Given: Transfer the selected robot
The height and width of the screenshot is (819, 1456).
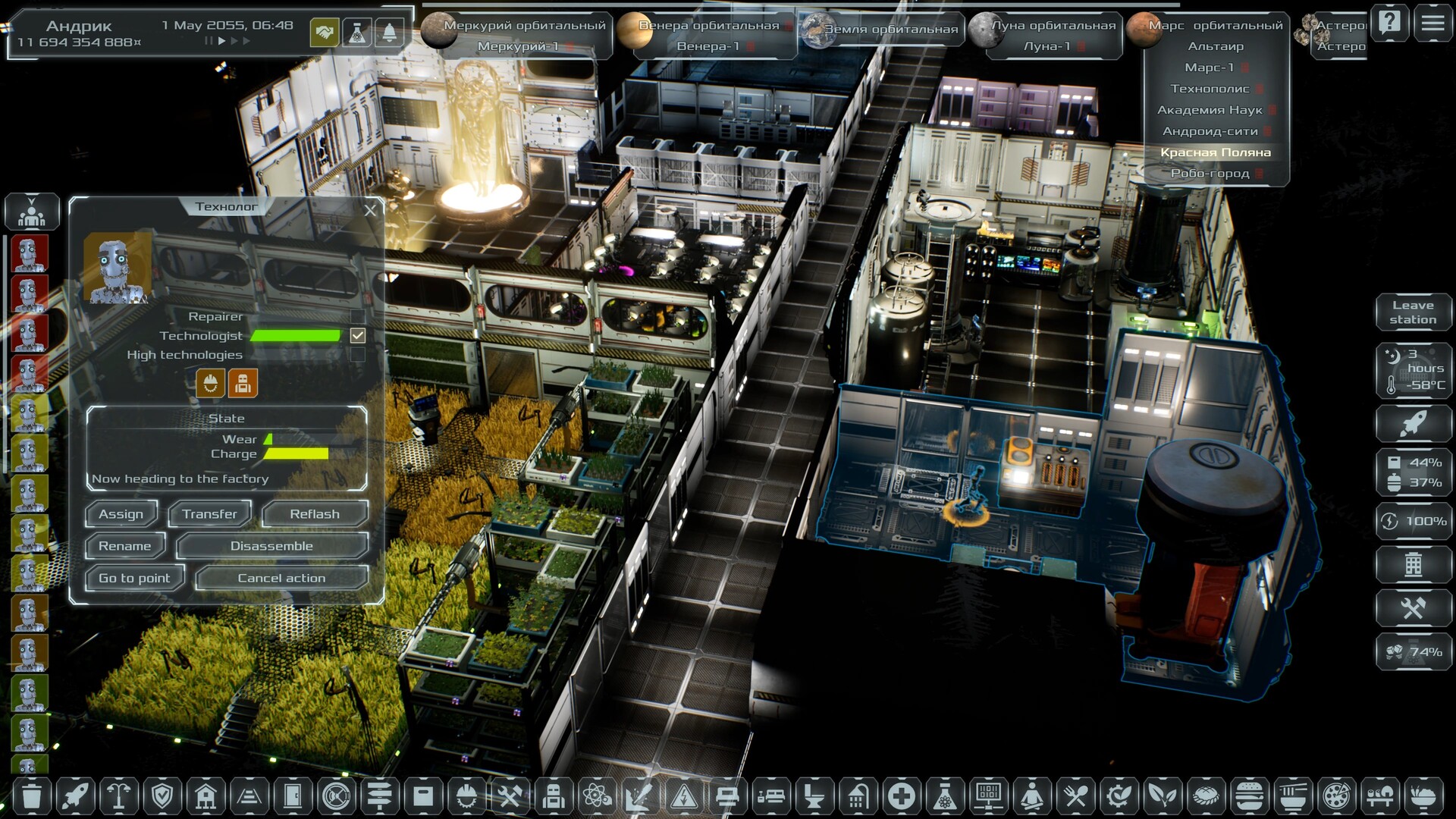Looking at the screenshot, I should click(209, 514).
